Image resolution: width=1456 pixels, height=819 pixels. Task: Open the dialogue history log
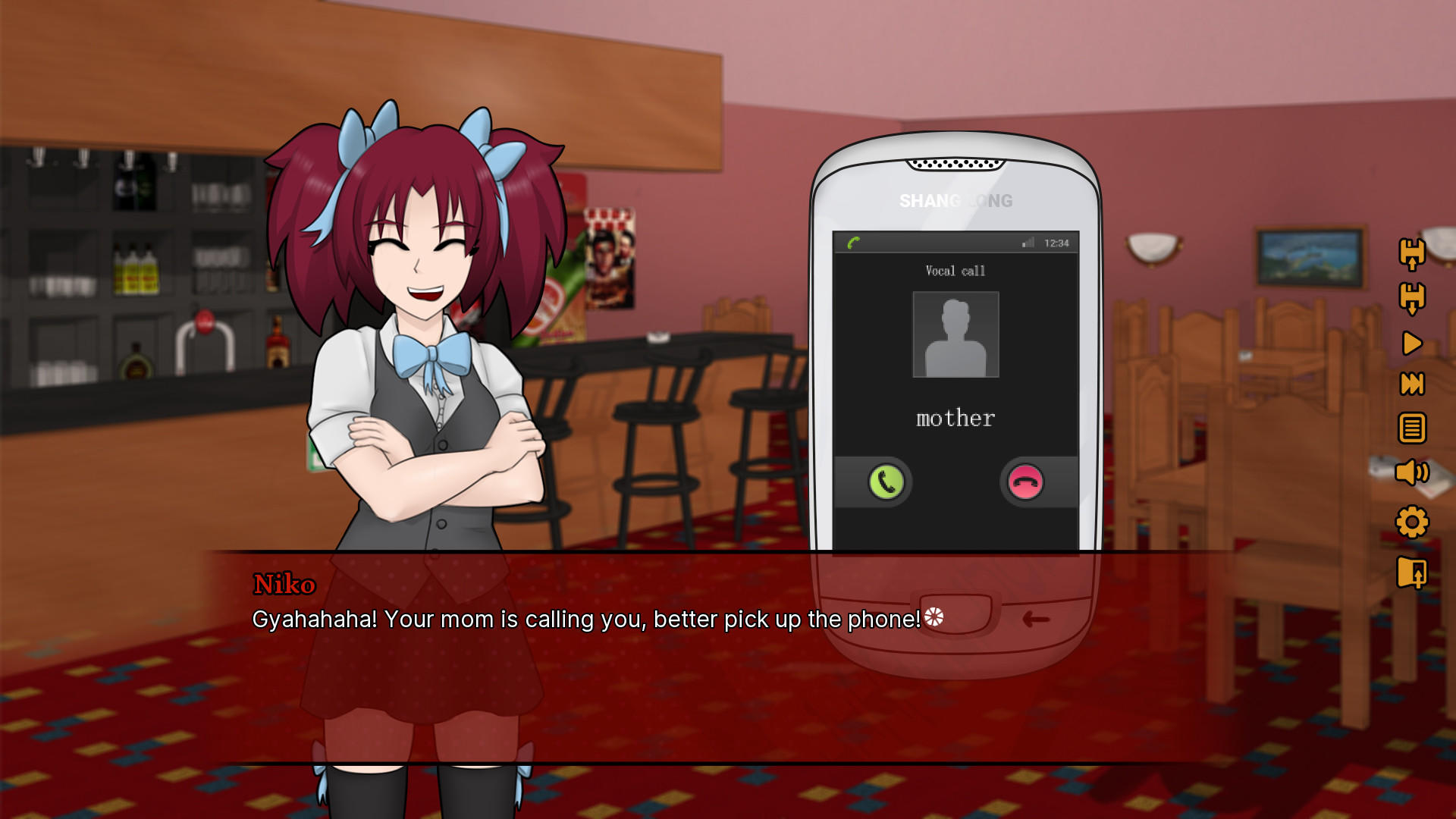[x=1412, y=428]
